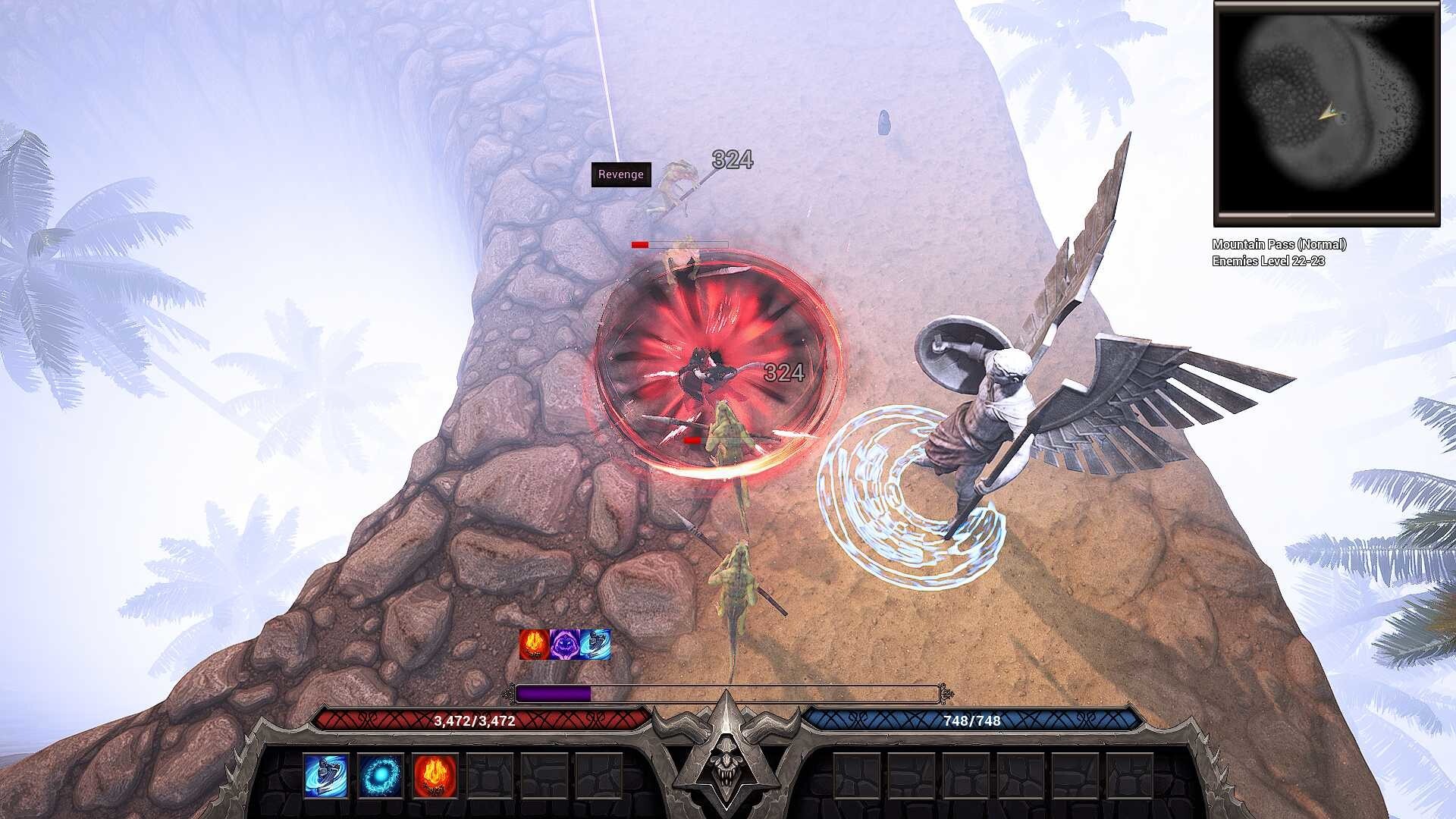1456x819 pixels.
Task: Cast the blue swirling orb skill
Action: point(381,776)
